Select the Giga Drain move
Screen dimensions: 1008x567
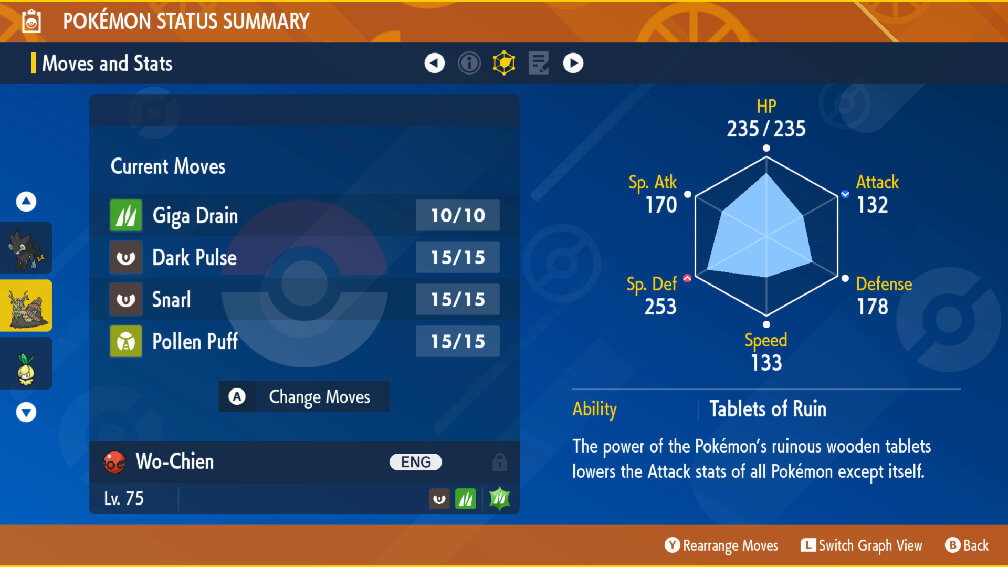tap(304, 215)
